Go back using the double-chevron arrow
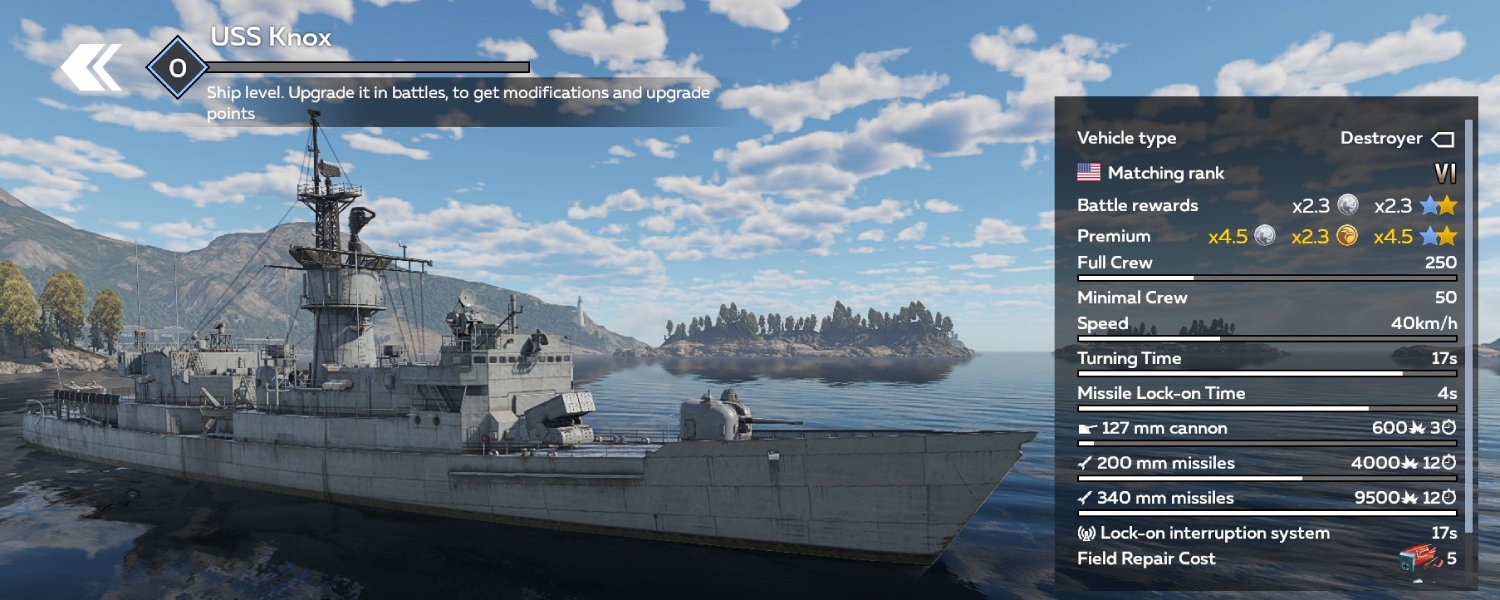Viewport: 1500px width, 600px height. (x=91, y=68)
